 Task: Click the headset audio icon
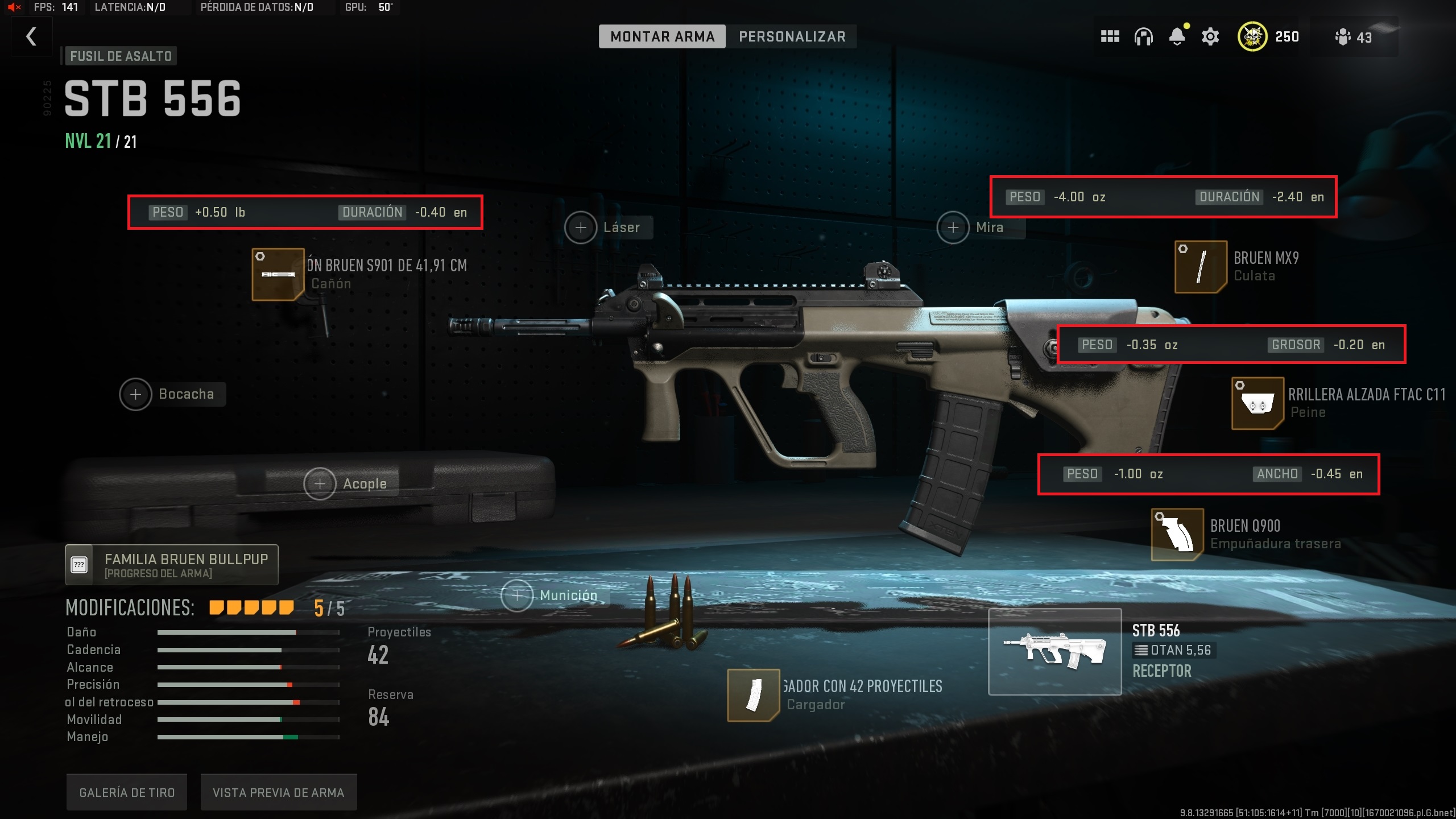coord(1144,36)
